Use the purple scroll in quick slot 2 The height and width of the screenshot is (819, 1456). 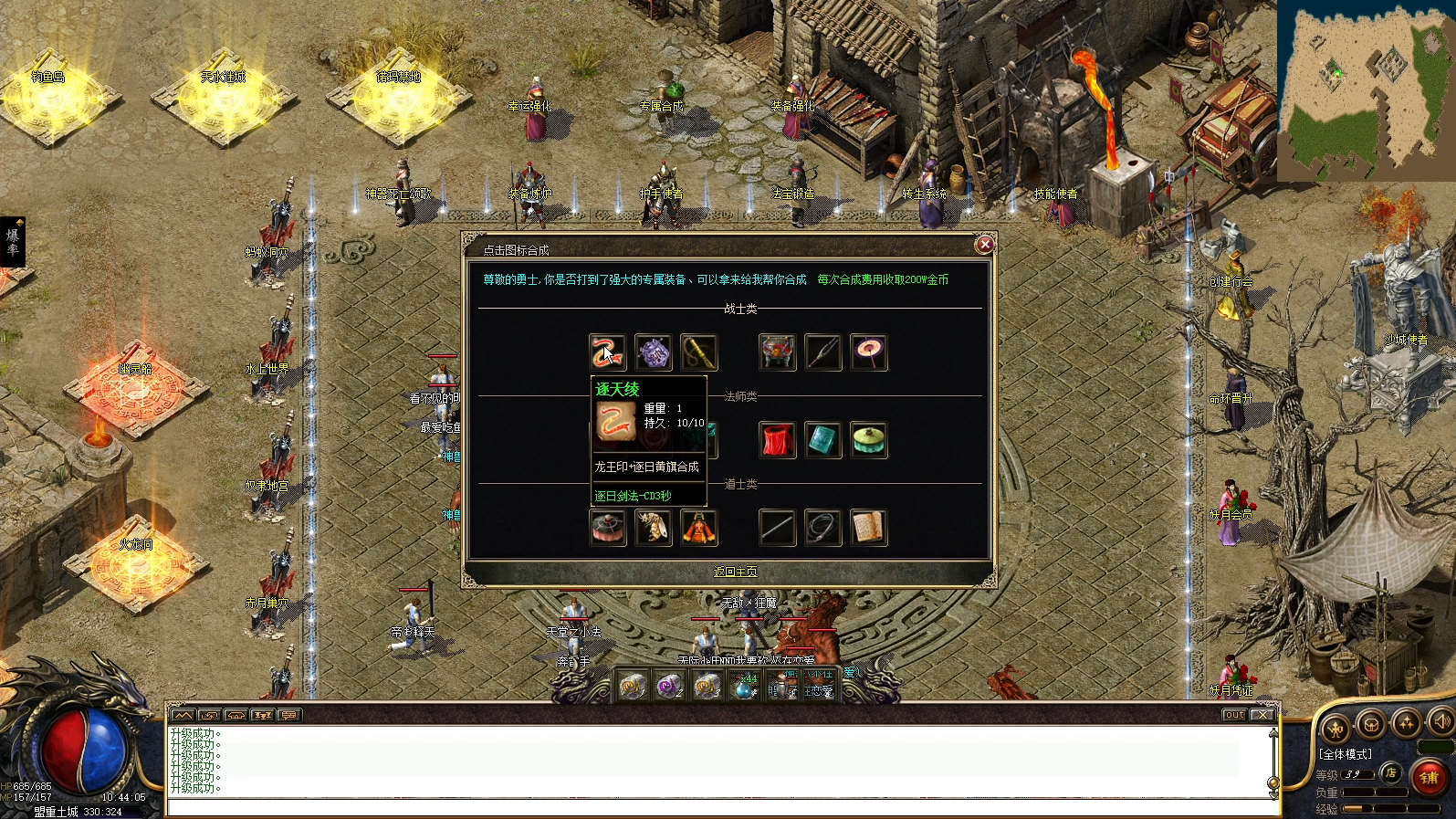(x=669, y=686)
